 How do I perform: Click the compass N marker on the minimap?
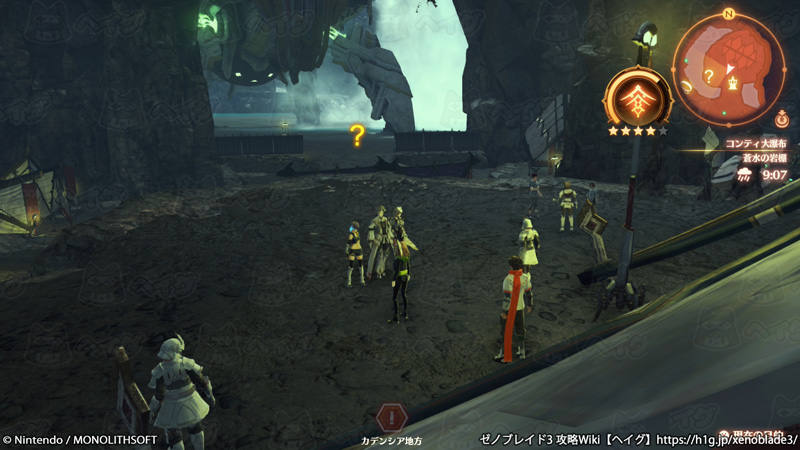coord(729,14)
